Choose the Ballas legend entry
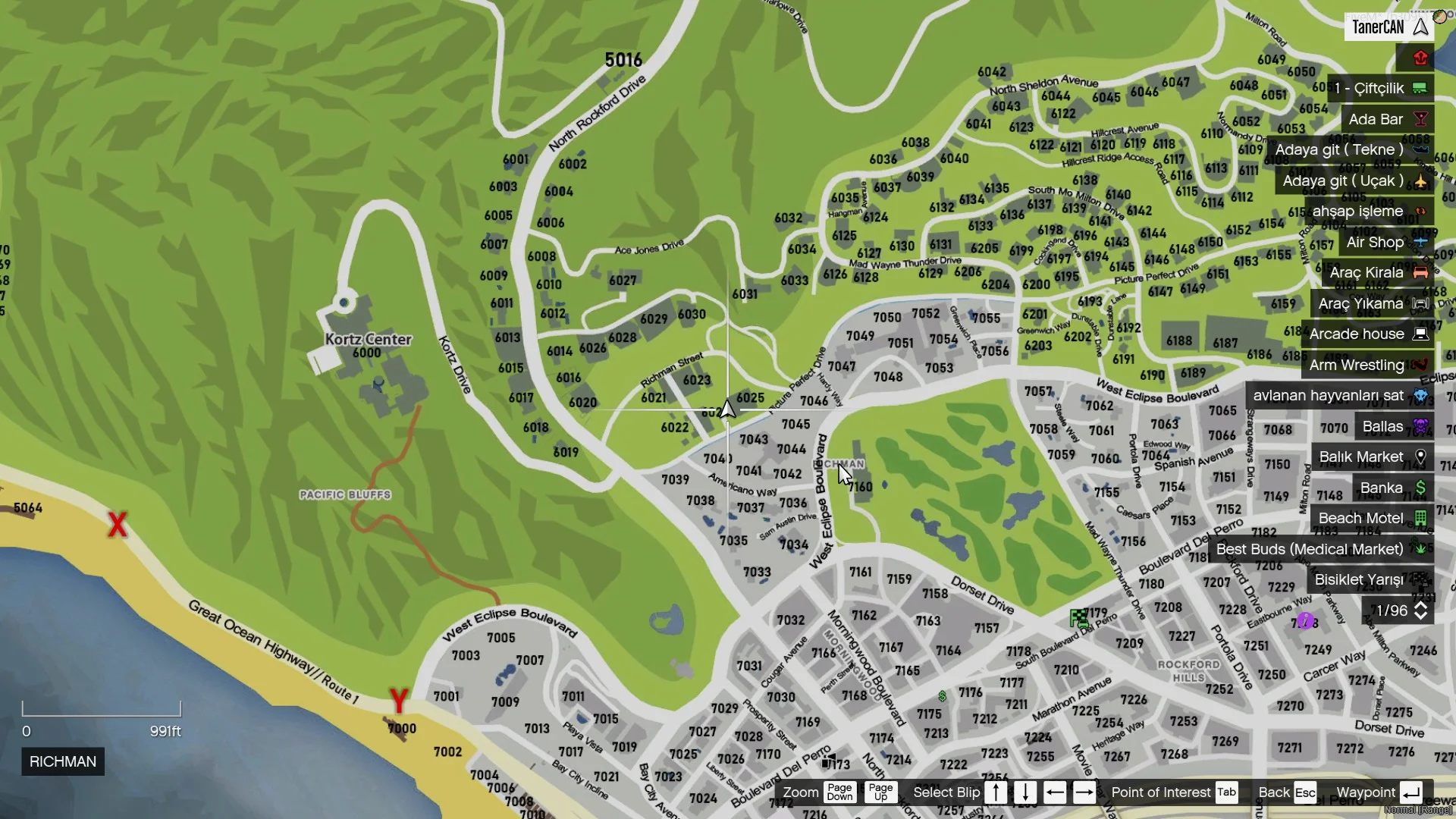 [1394, 426]
